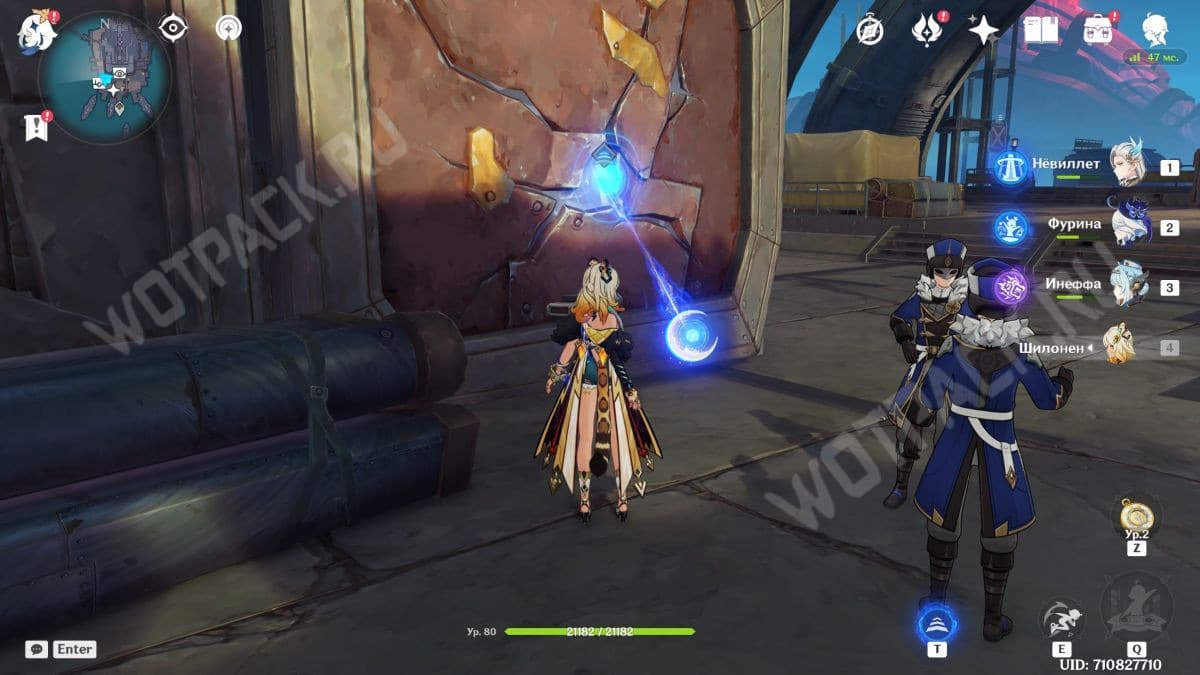The image size is (1200, 675).
Task: Open the character portrait icon at top right
Action: click(x=1157, y=30)
